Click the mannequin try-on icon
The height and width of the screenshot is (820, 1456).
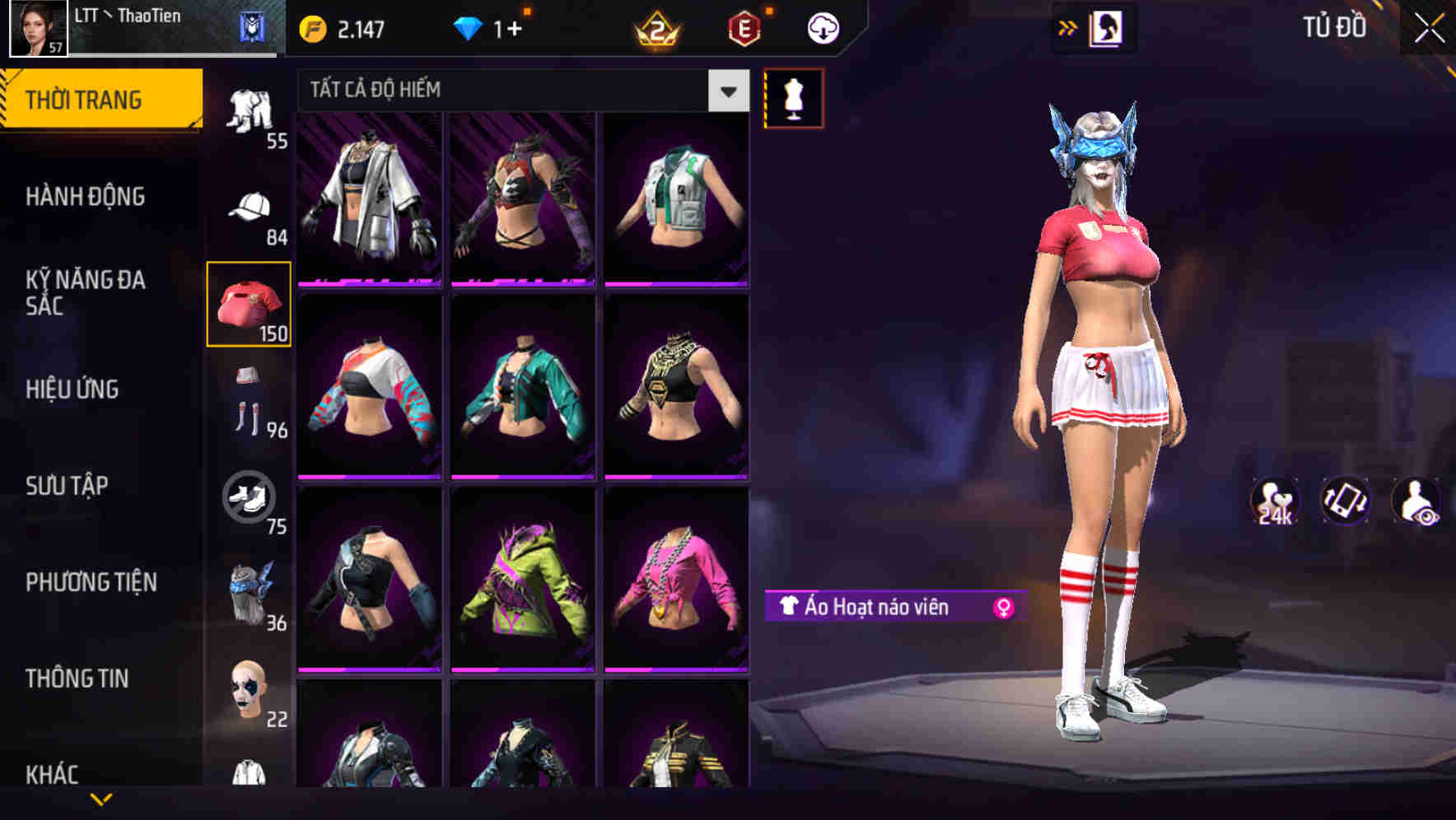point(793,97)
